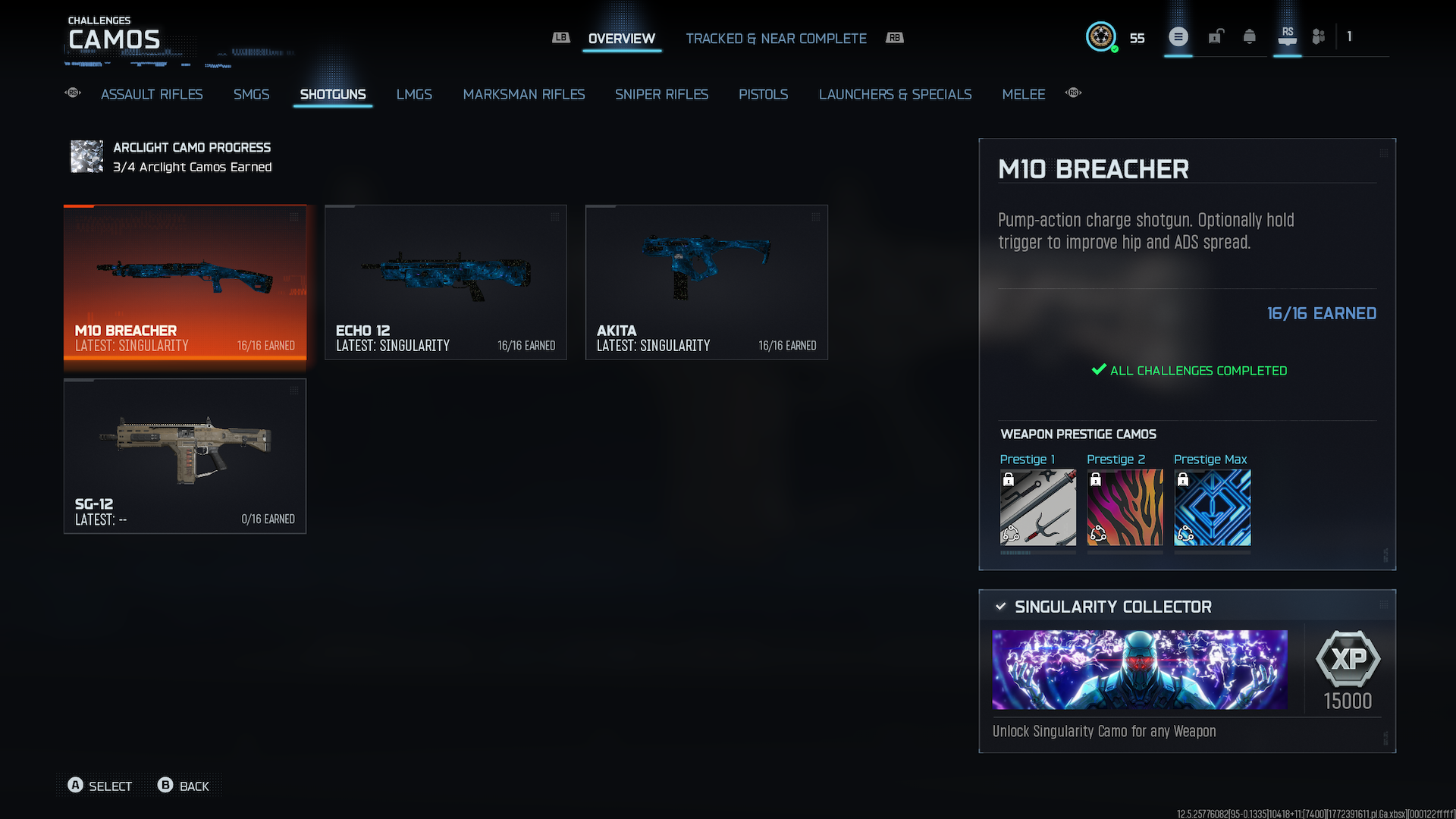
Task: Open the notifications bell icon
Action: (1249, 36)
